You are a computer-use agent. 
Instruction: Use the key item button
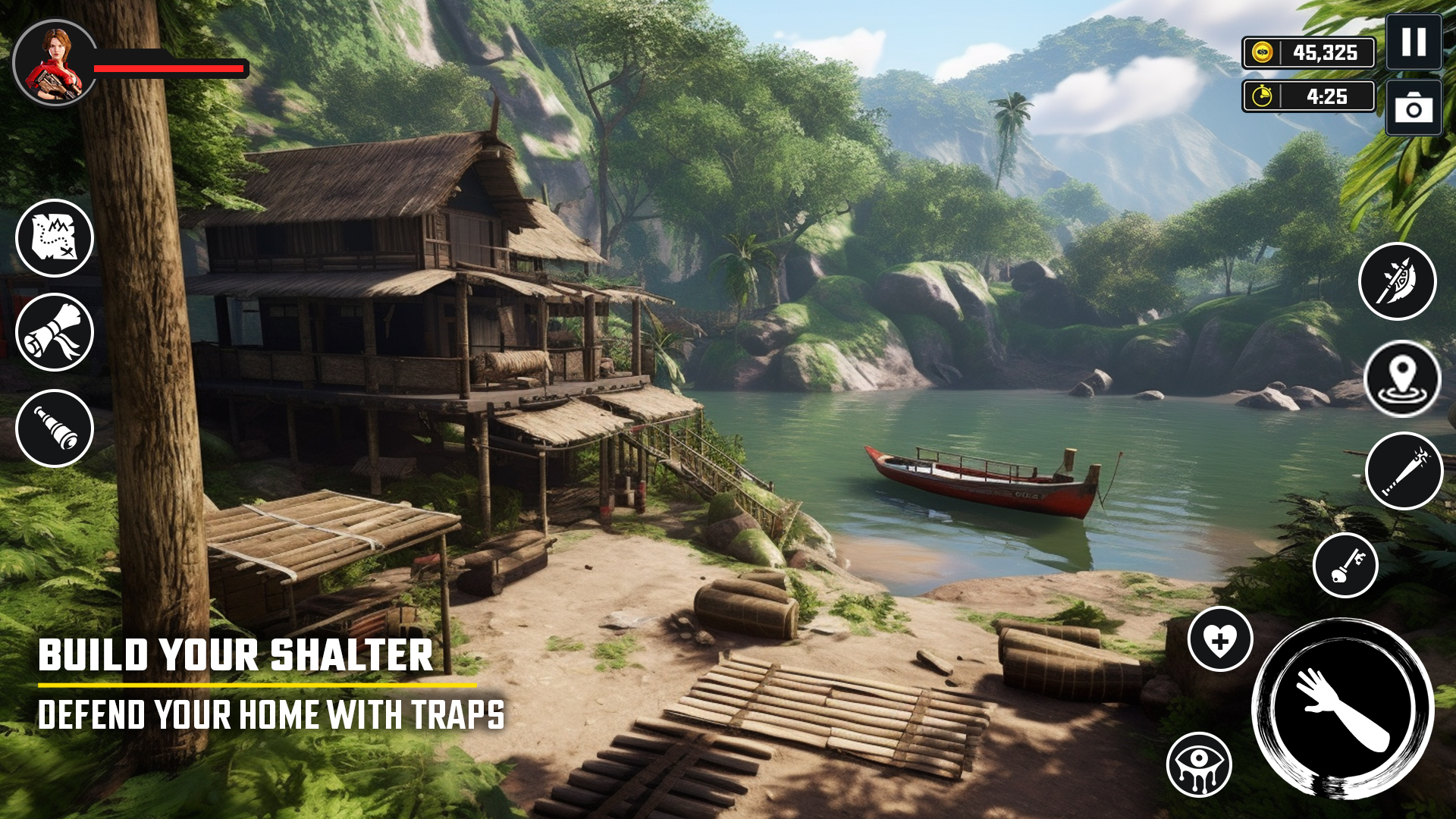pos(1345,565)
